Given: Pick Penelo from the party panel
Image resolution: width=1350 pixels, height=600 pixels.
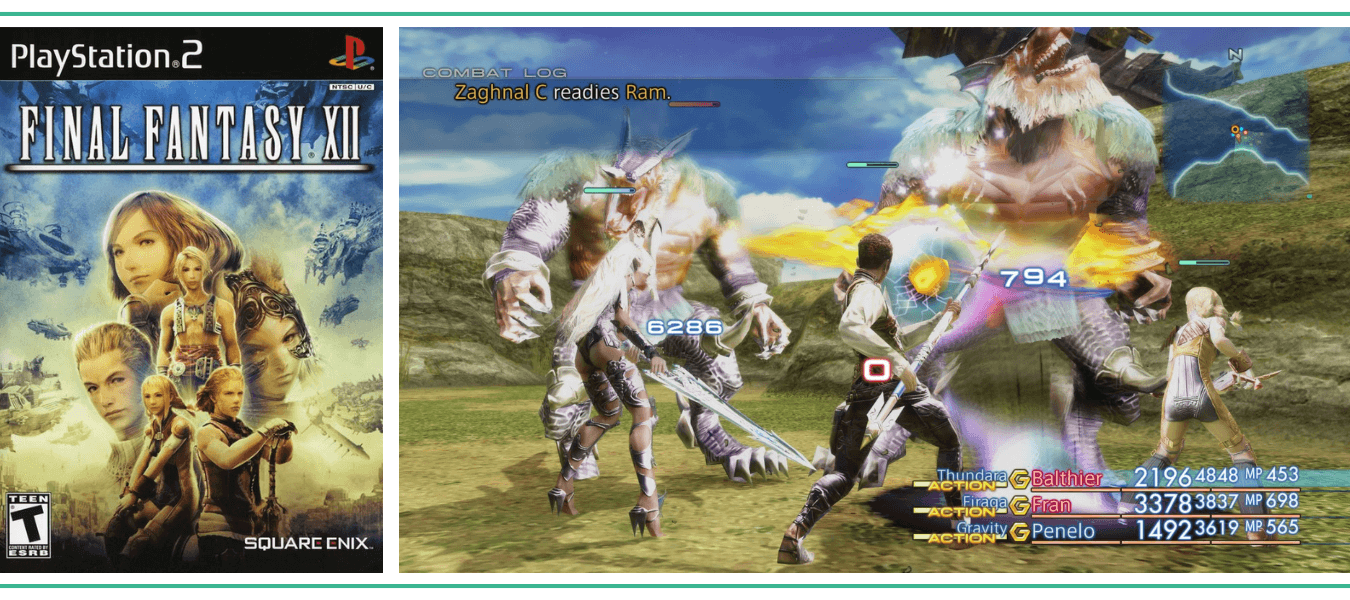Looking at the screenshot, I should pyautogui.click(x=1063, y=531).
